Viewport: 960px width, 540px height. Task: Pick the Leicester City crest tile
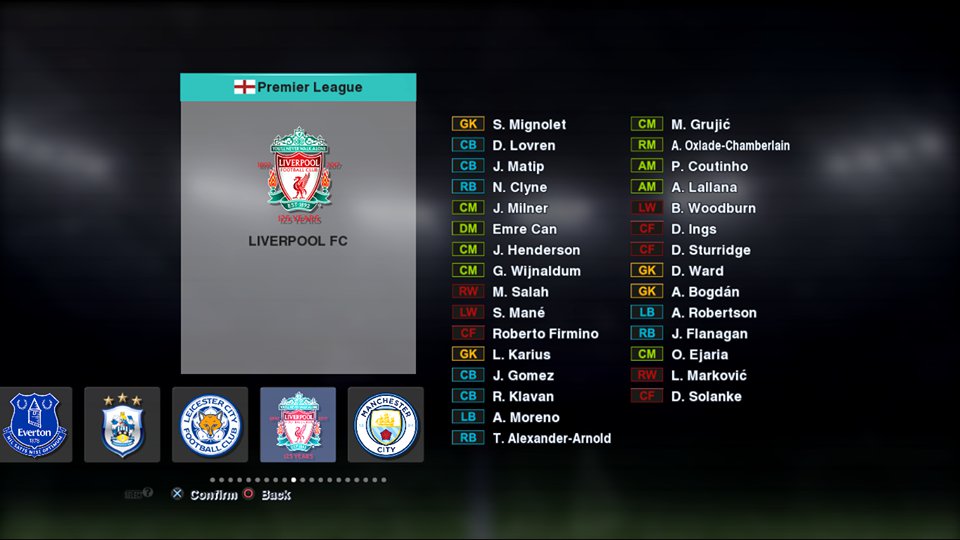pyautogui.click(x=210, y=425)
